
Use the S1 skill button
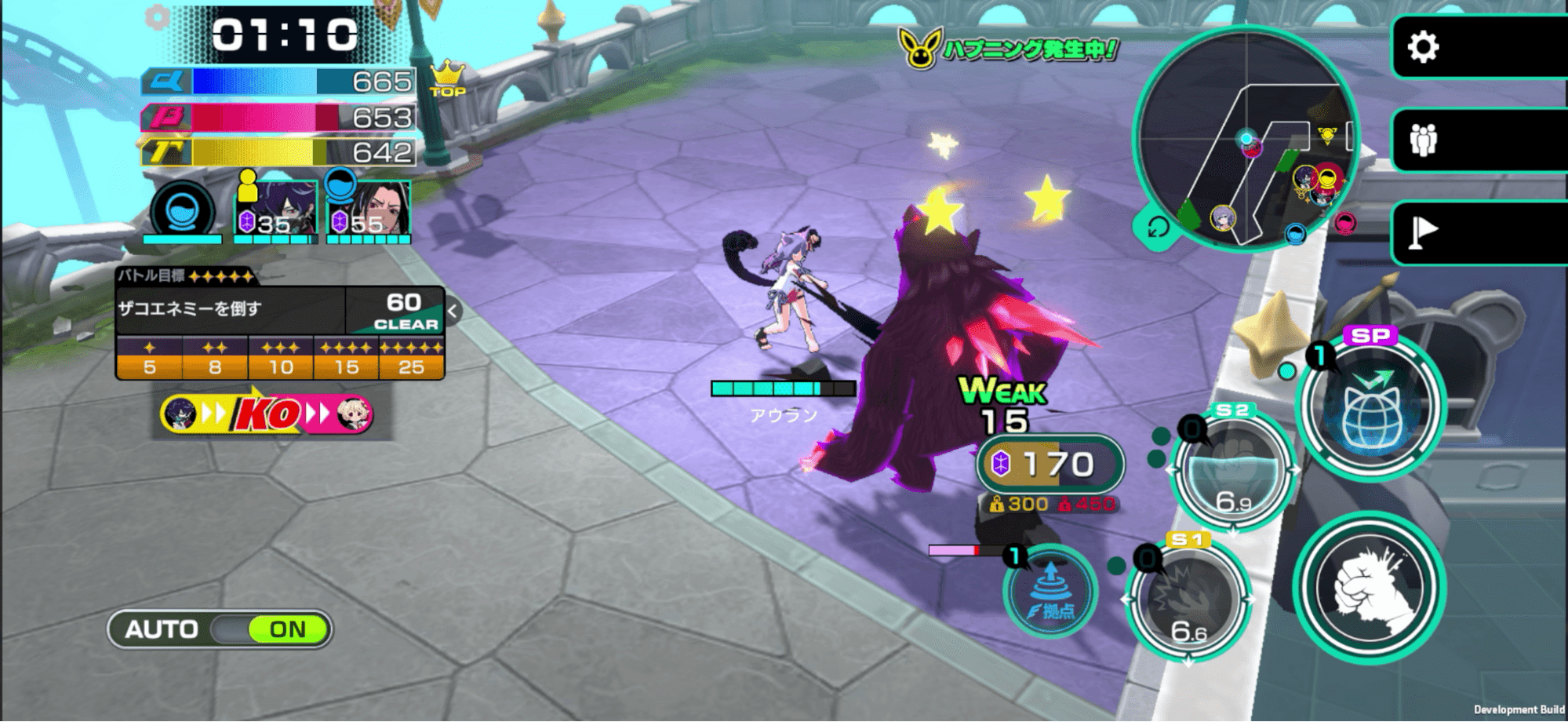click(x=1188, y=600)
